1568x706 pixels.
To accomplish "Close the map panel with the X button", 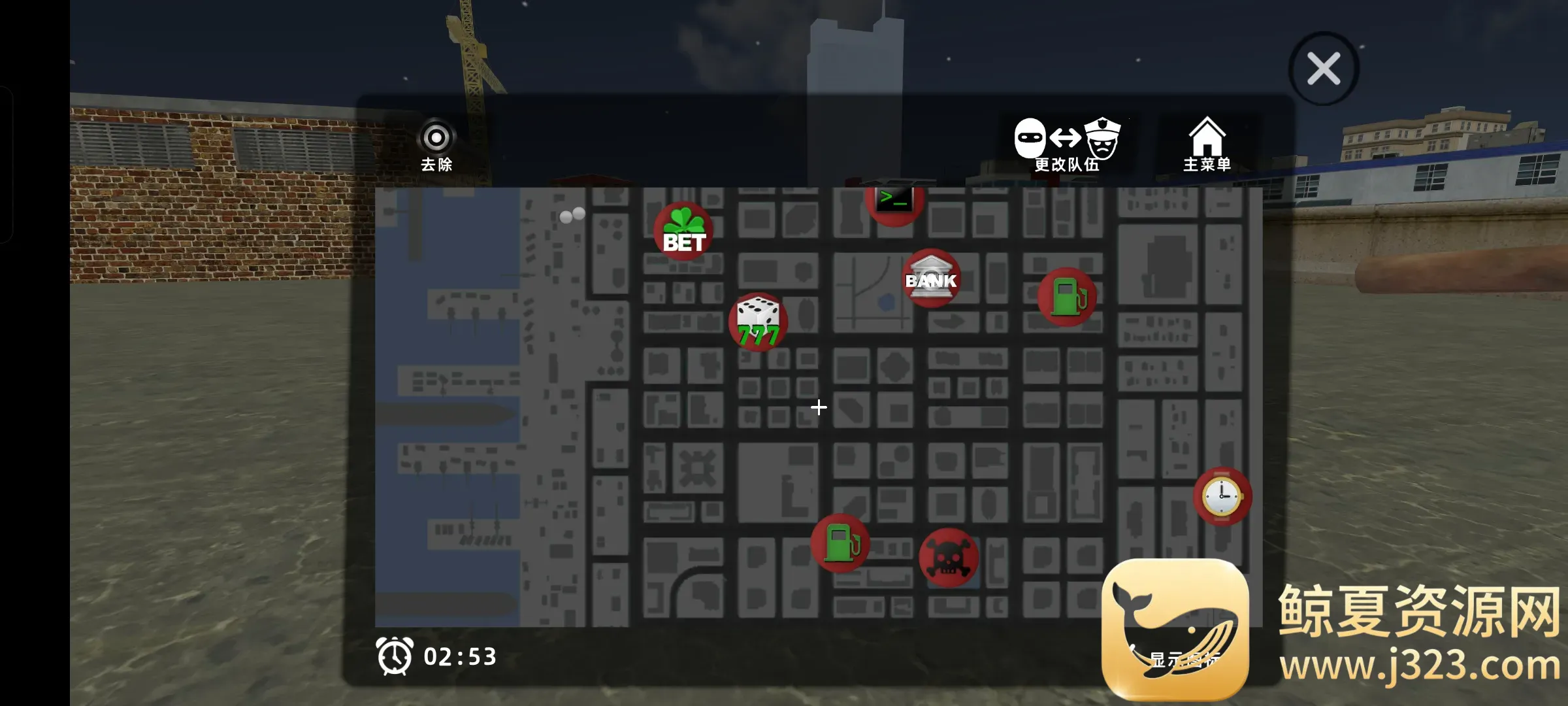I will (x=1323, y=69).
